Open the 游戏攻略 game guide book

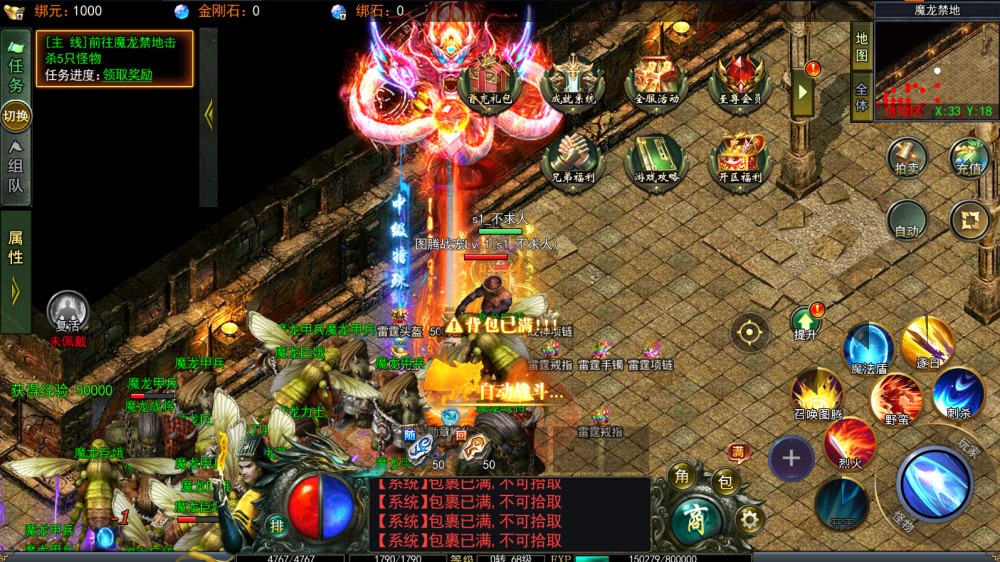[x=656, y=160]
